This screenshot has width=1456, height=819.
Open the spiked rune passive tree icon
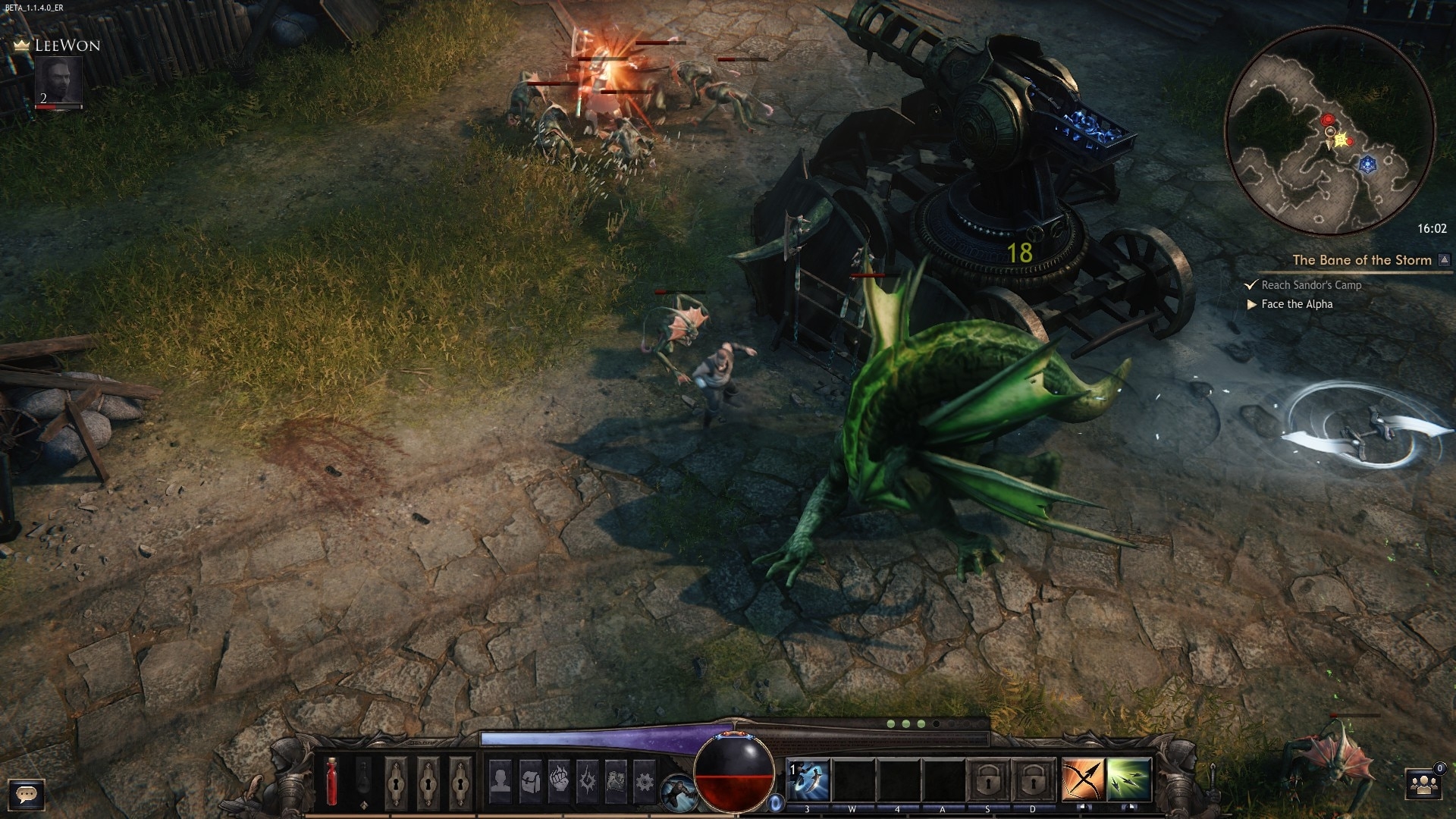coord(587,779)
